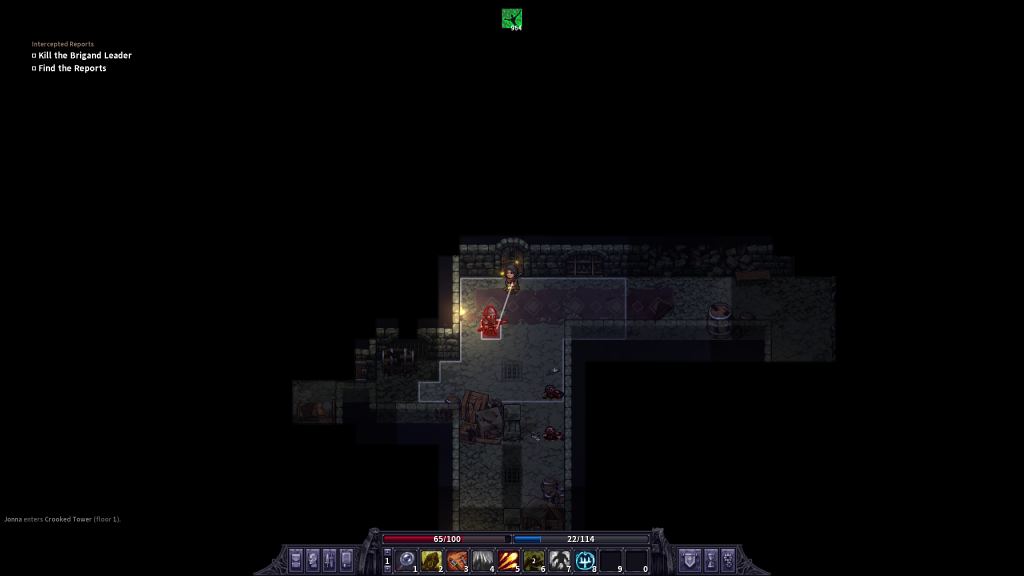The image size is (1024, 576).
Task: Open the crossed swords skills button
Action: 330,559
